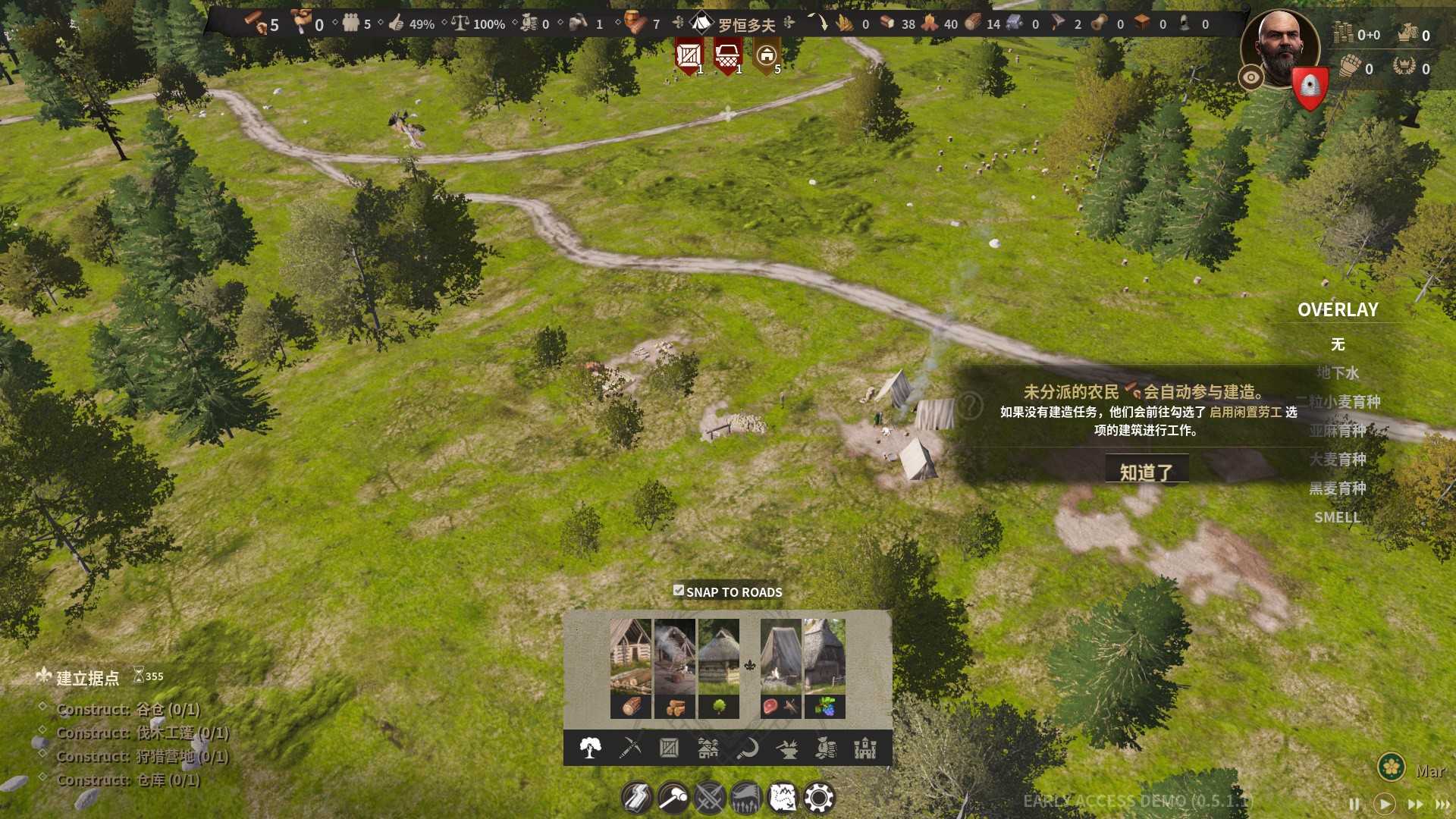Viewport: 1456px width, 819px height.
Task: Open the map scroll button
Action: (x=783, y=798)
